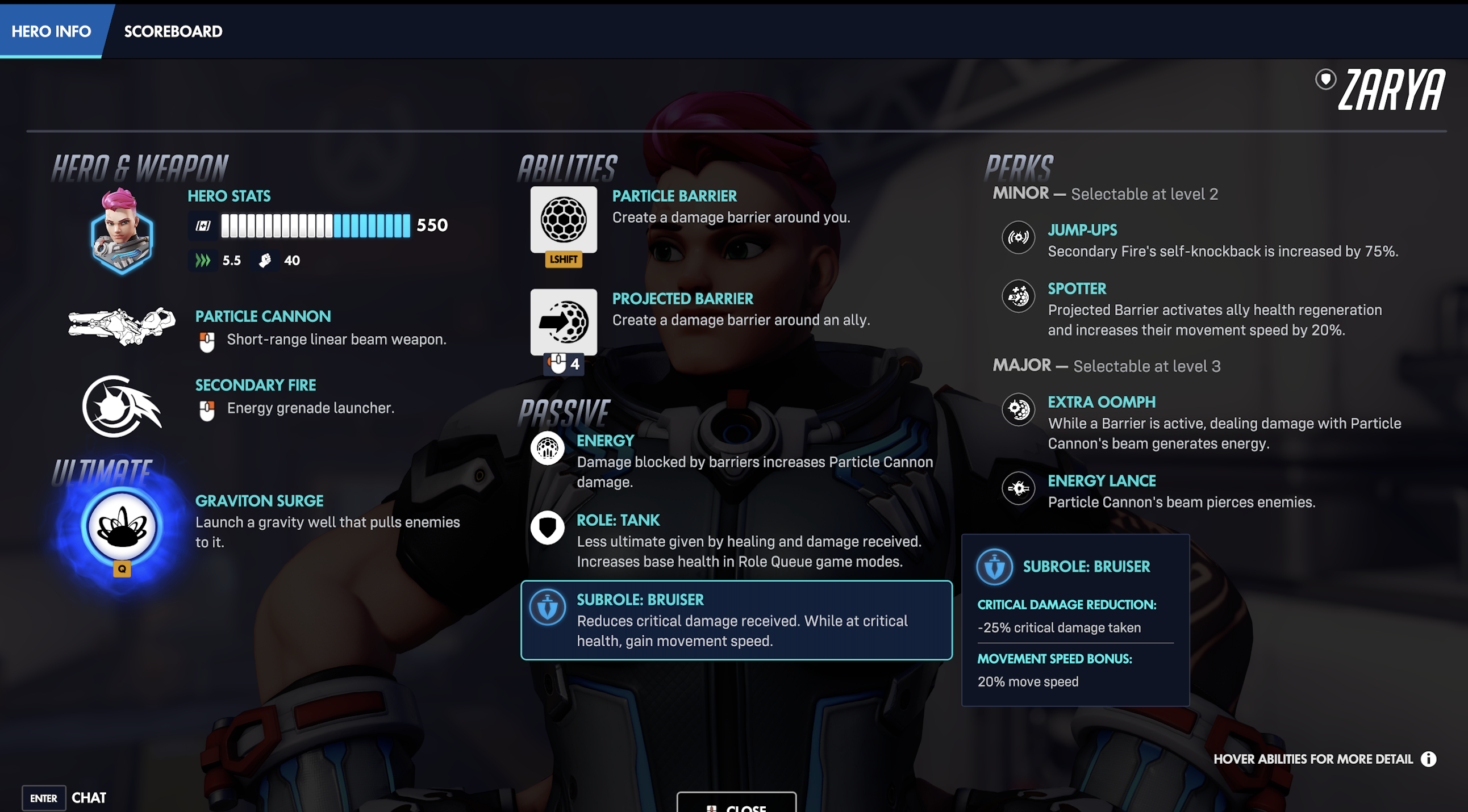Select the Extra Oomph perk icon

point(1018,409)
